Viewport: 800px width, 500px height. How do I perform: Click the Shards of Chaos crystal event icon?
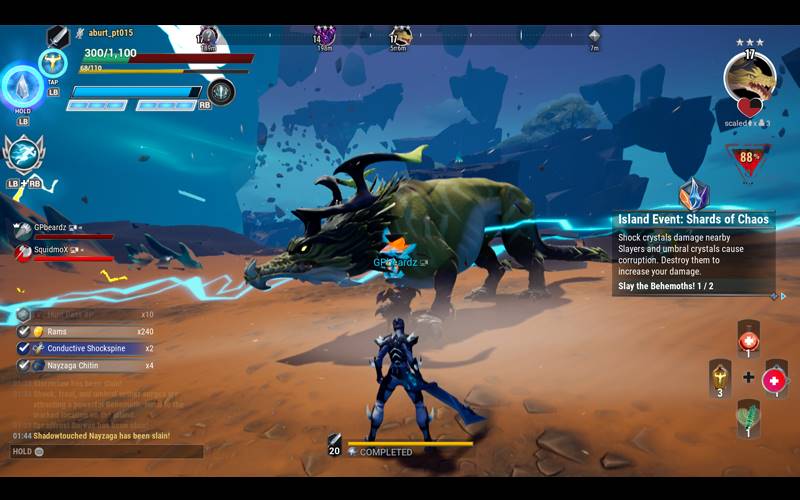tap(693, 193)
